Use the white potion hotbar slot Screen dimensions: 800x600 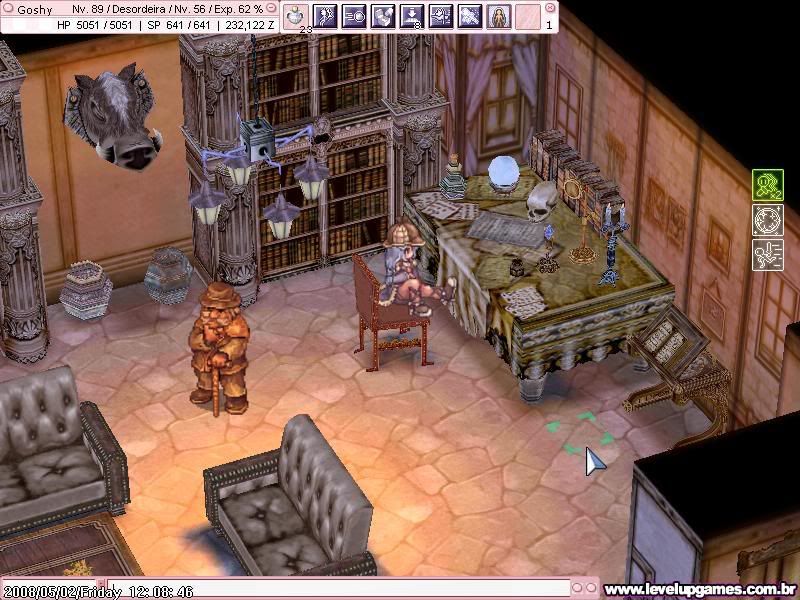[x=295, y=16]
